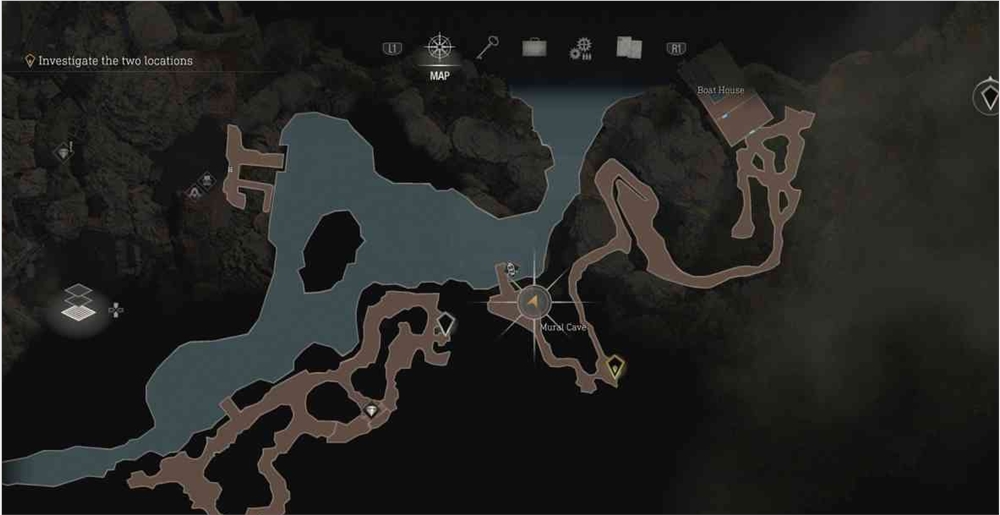Image resolution: width=1000 pixels, height=515 pixels.
Task: Select the merchant marker by the western dock
Action: point(207,181)
